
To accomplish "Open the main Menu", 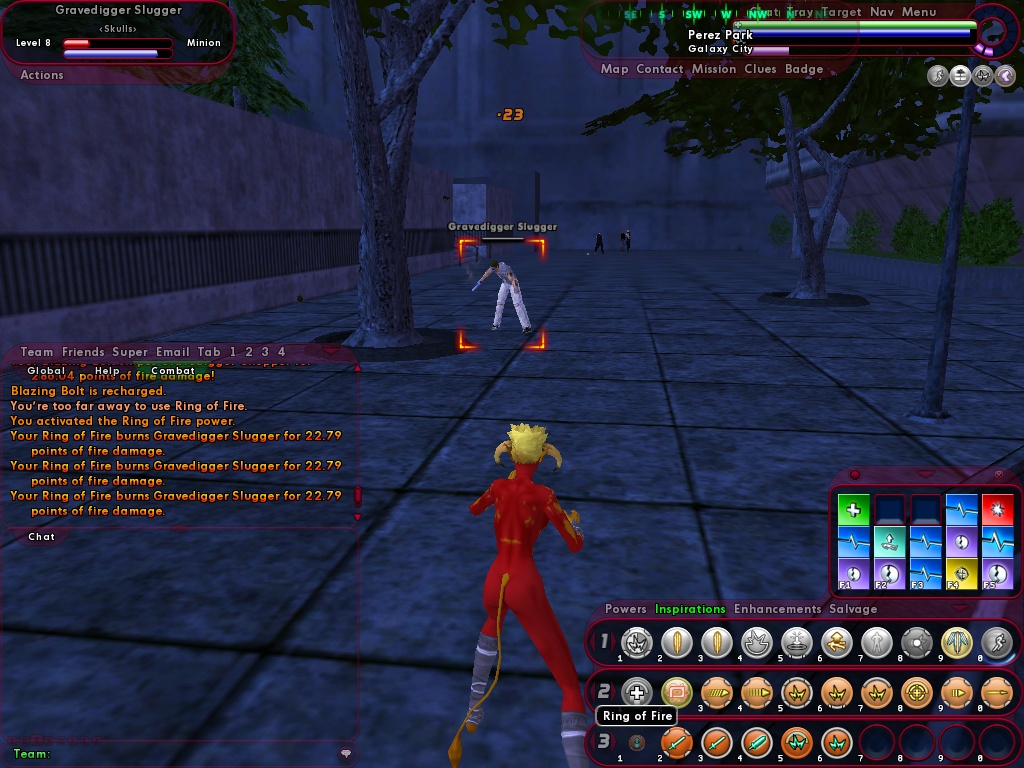I will tap(919, 12).
